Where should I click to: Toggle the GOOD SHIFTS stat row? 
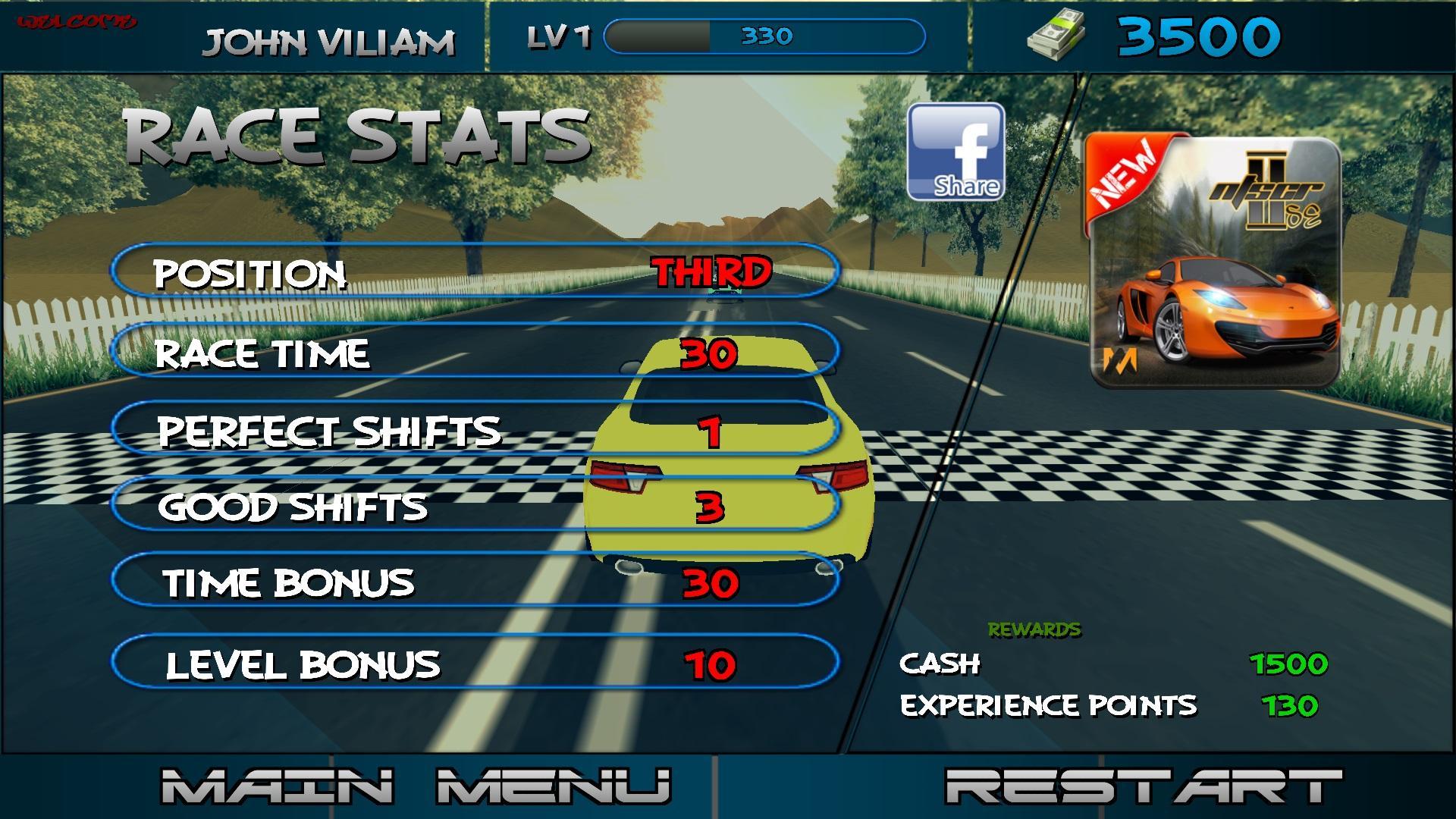pos(478,507)
